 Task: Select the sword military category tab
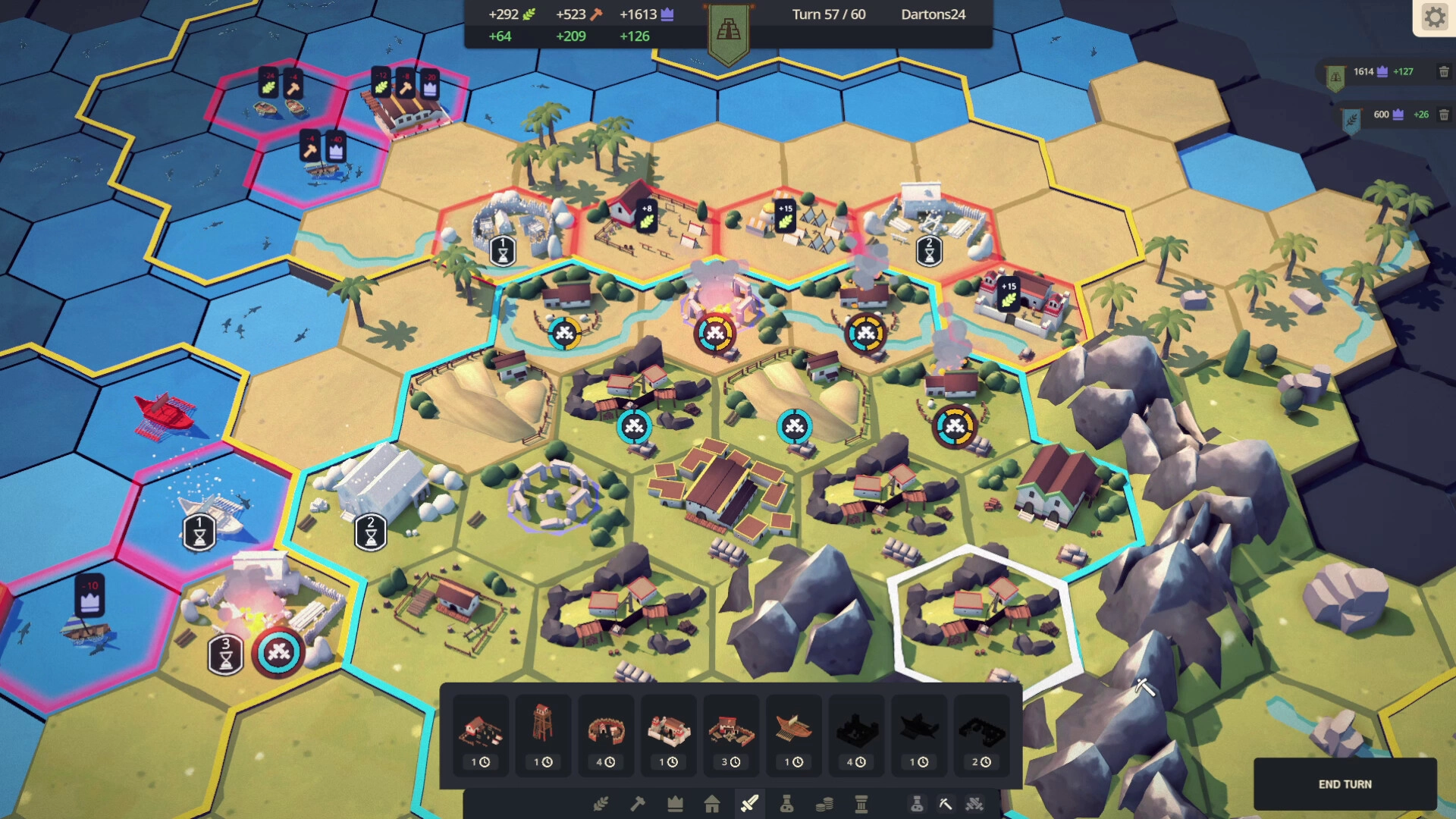(749, 804)
